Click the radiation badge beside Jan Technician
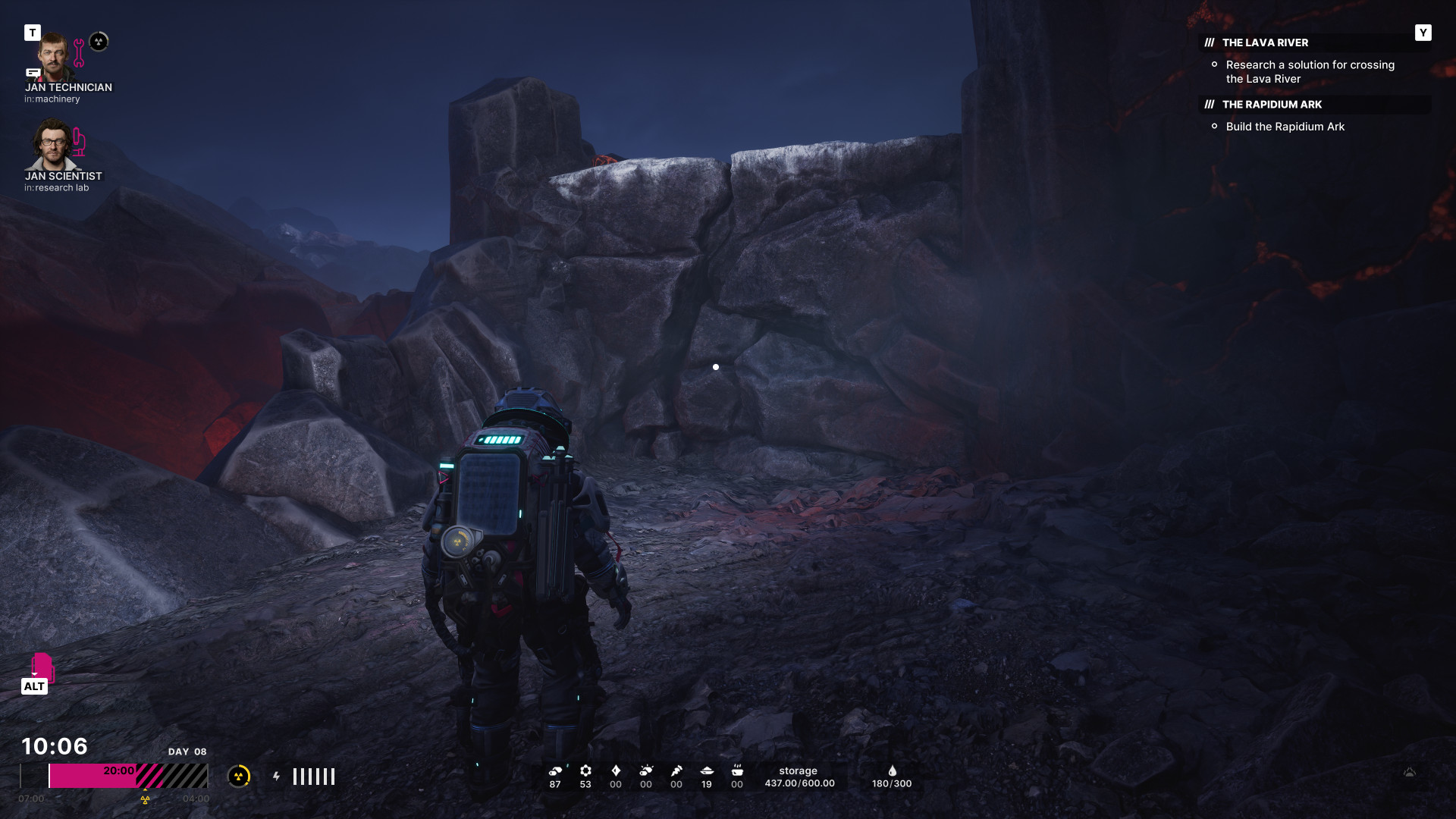Image resolution: width=1456 pixels, height=819 pixels. 99,42
